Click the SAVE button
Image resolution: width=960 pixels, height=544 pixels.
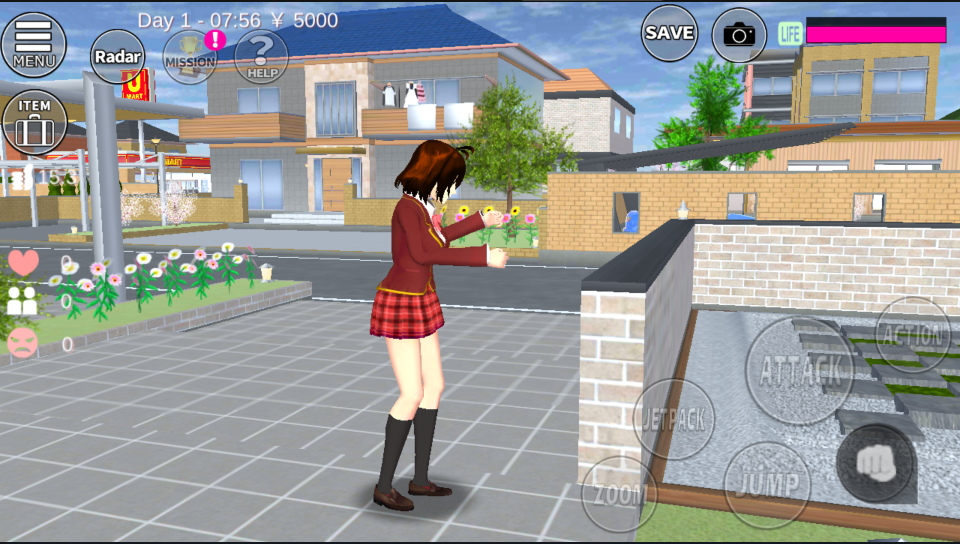pos(669,33)
